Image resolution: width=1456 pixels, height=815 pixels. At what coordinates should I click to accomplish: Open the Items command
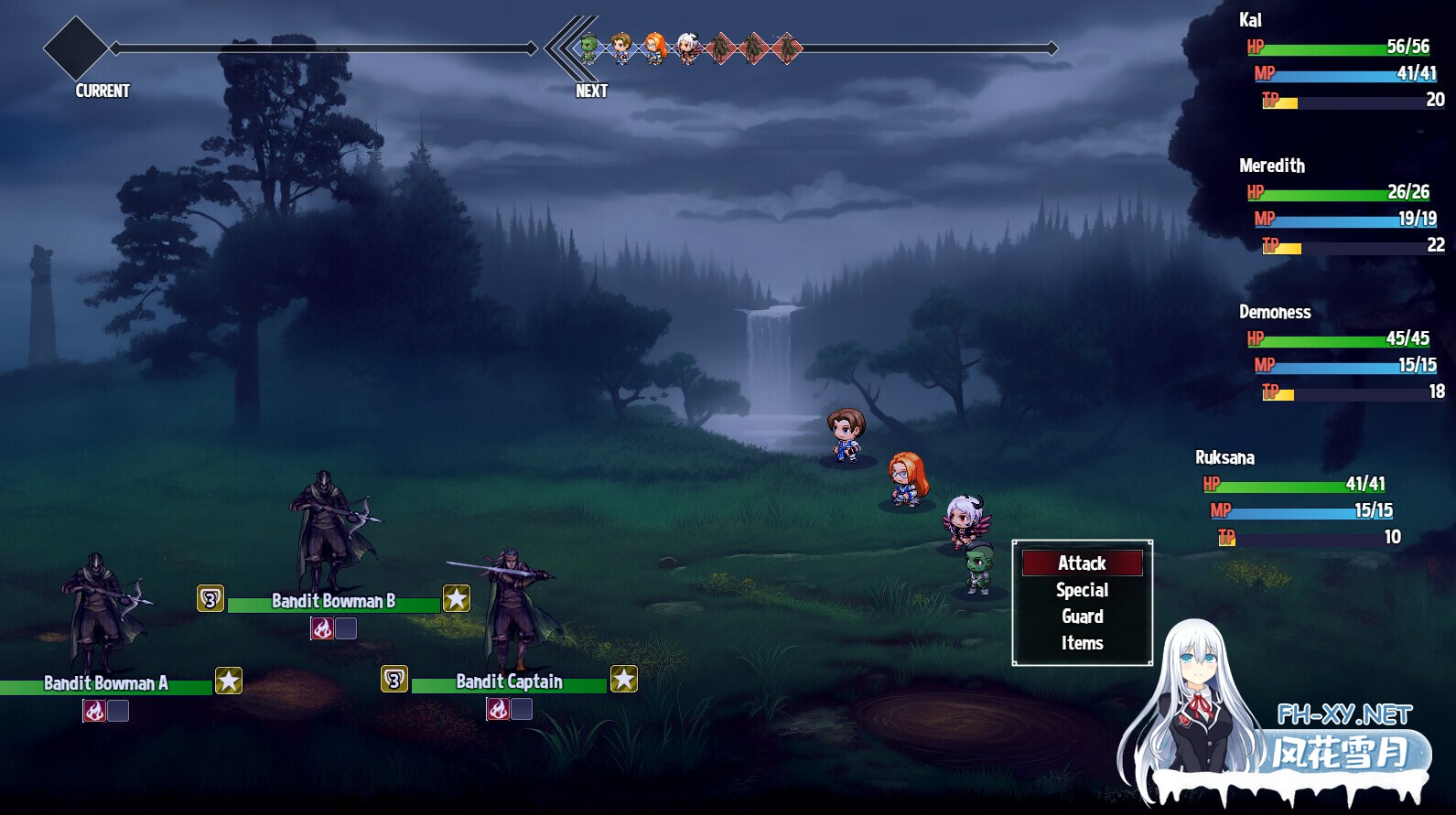(1082, 643)
